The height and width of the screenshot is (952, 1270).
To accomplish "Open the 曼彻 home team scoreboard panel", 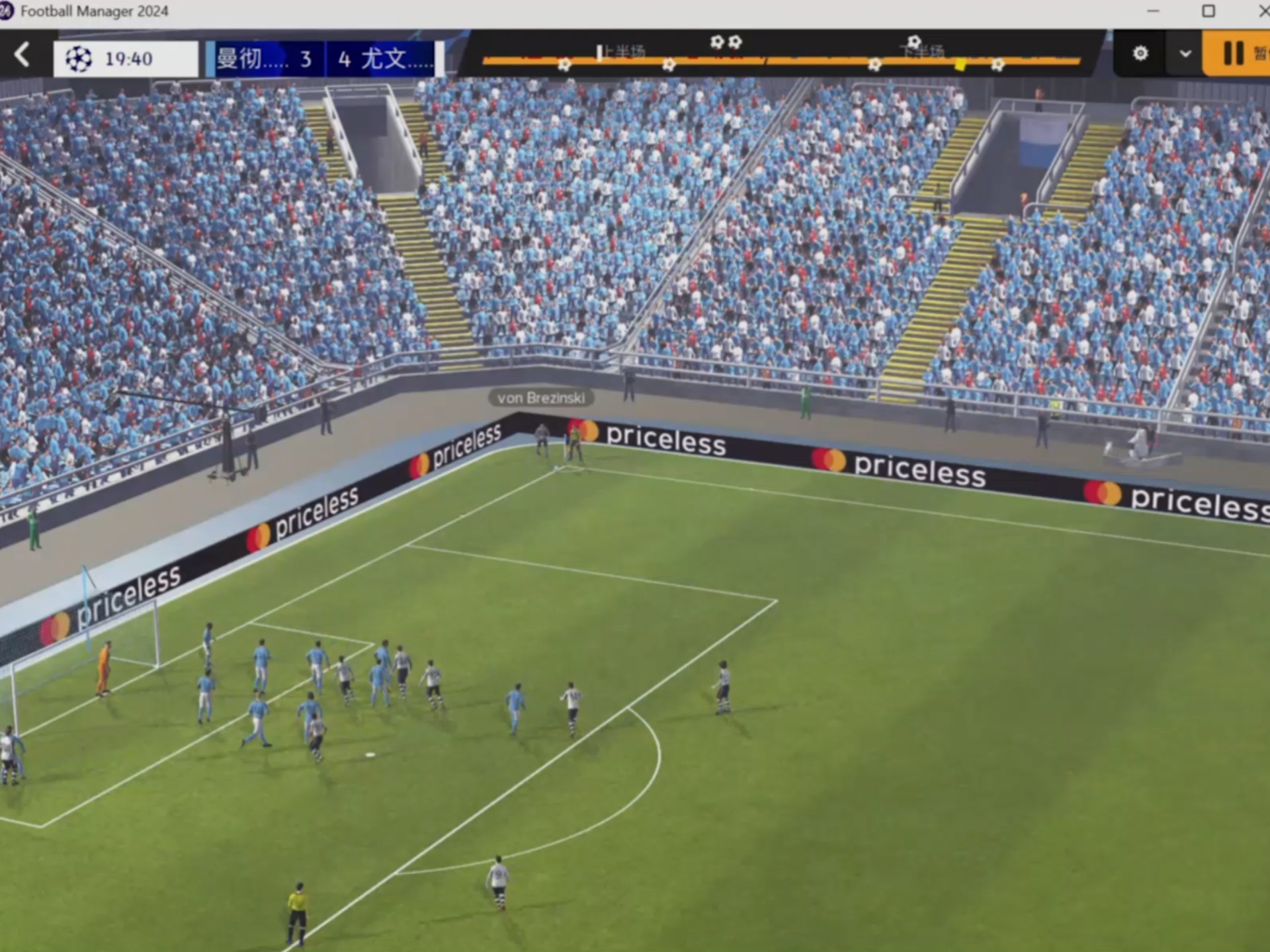I will coord(265,59).
